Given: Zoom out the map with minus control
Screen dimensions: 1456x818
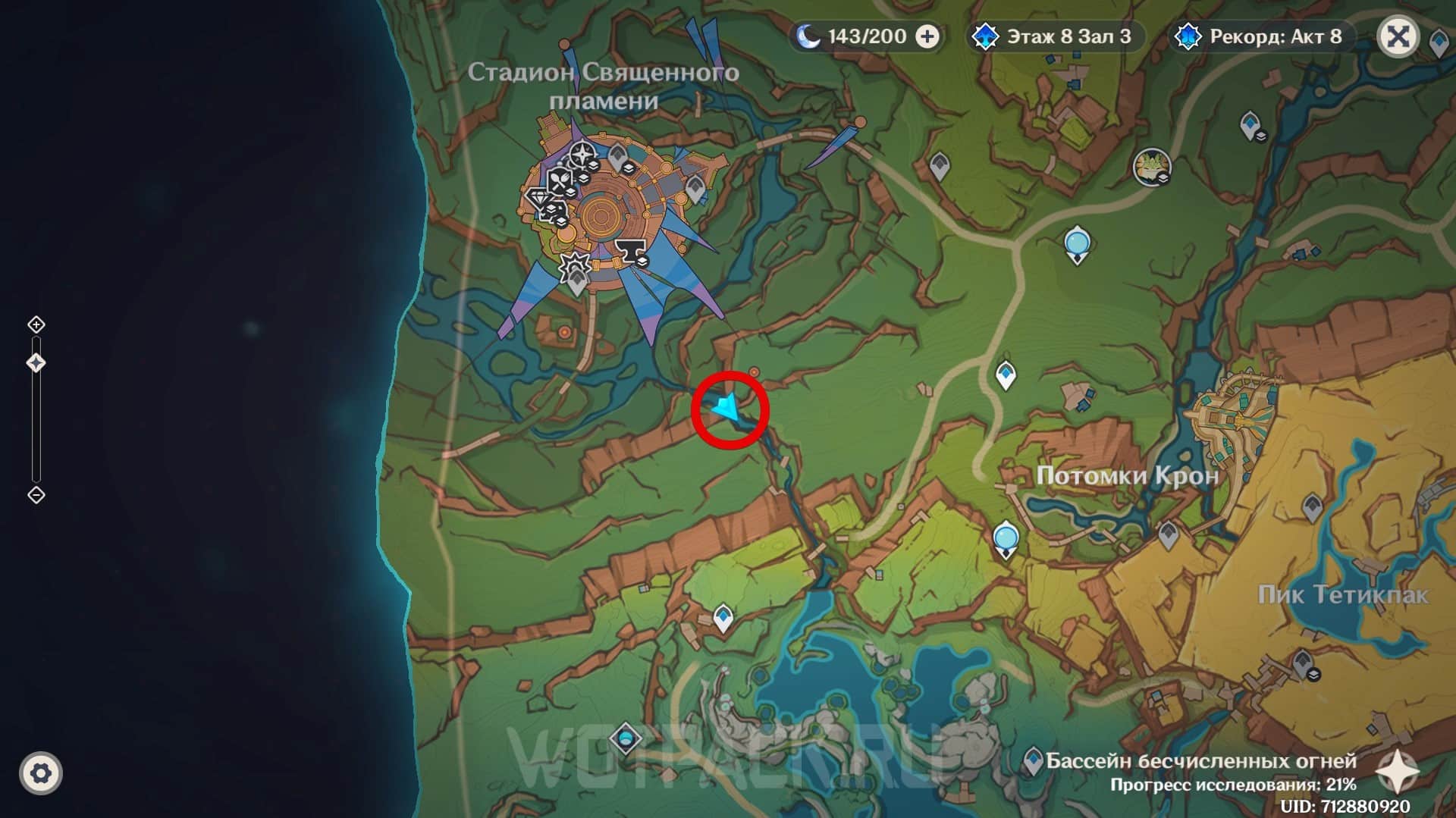Looking at the screenshot, I should click(36, 495).
